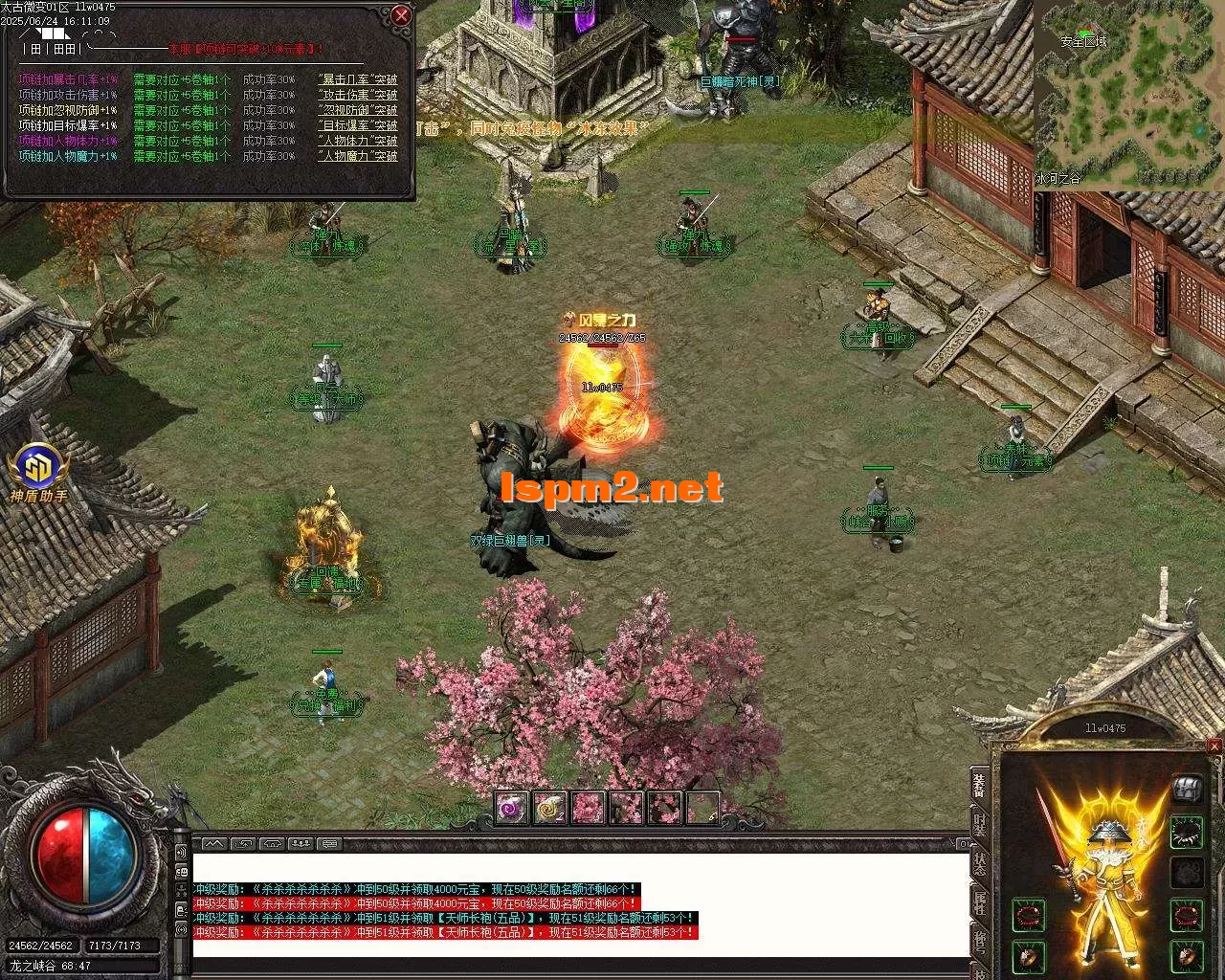Show the 属性 attributes tab
Viewport: 1225px width, 980px height.
[x=979, y=902]
